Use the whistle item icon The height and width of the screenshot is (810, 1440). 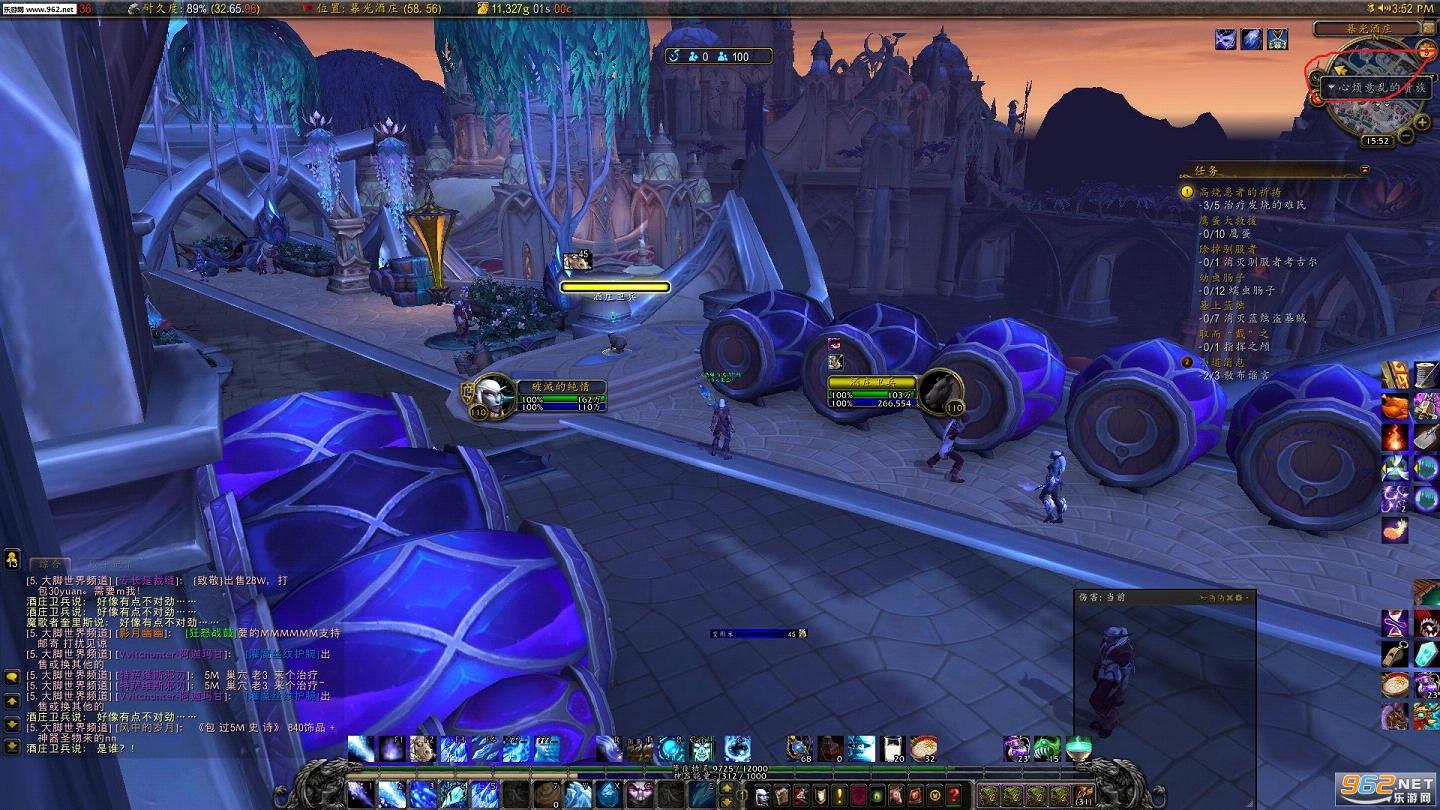1395,655
